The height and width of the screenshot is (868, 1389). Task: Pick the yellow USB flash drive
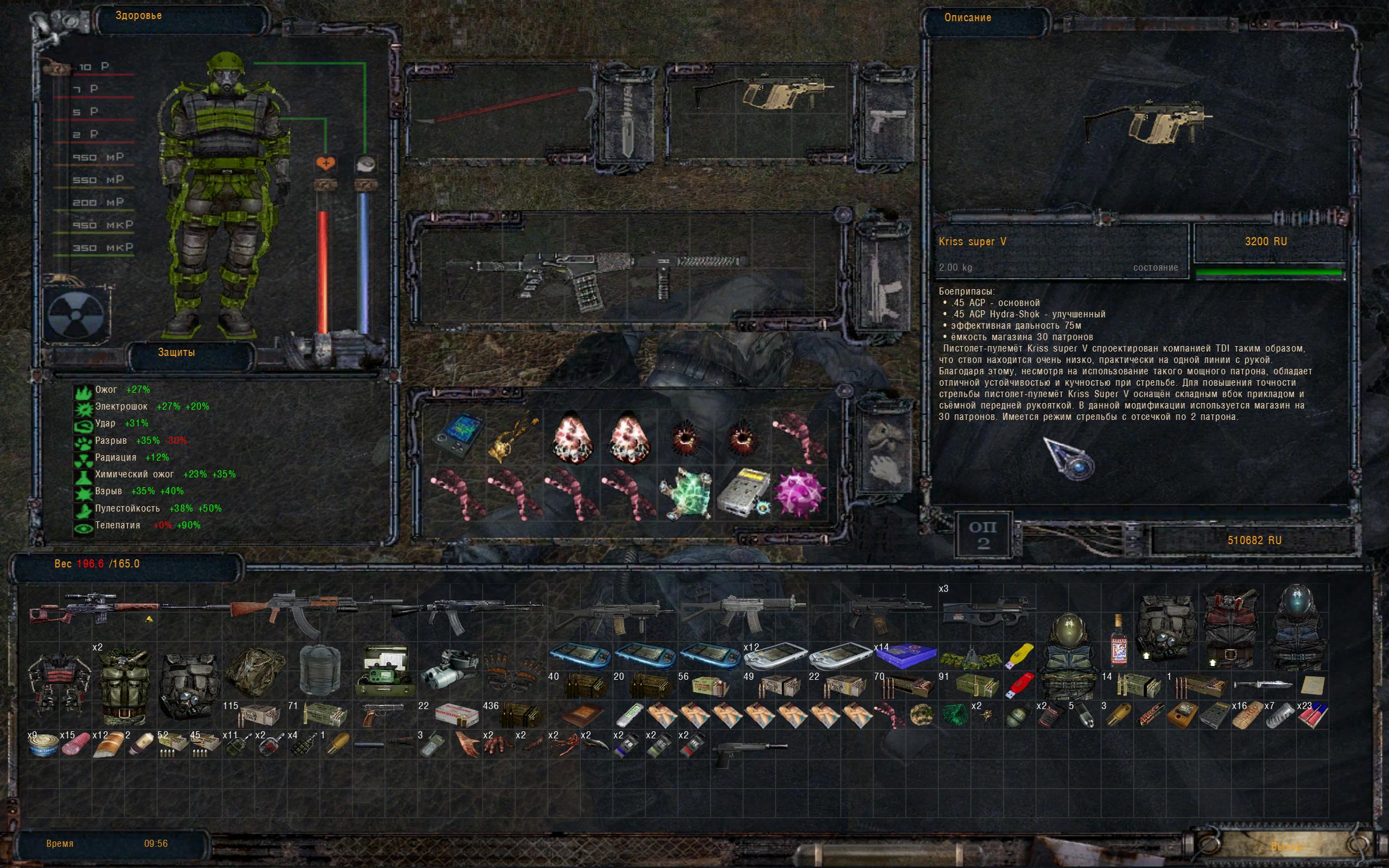pyautogui.click(x=1020, y=655)
